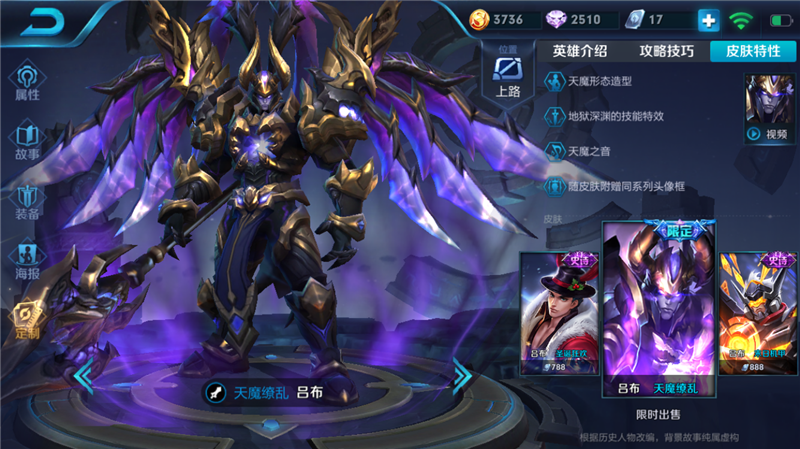Open the 属性 attributes panel

pos(27,82)
